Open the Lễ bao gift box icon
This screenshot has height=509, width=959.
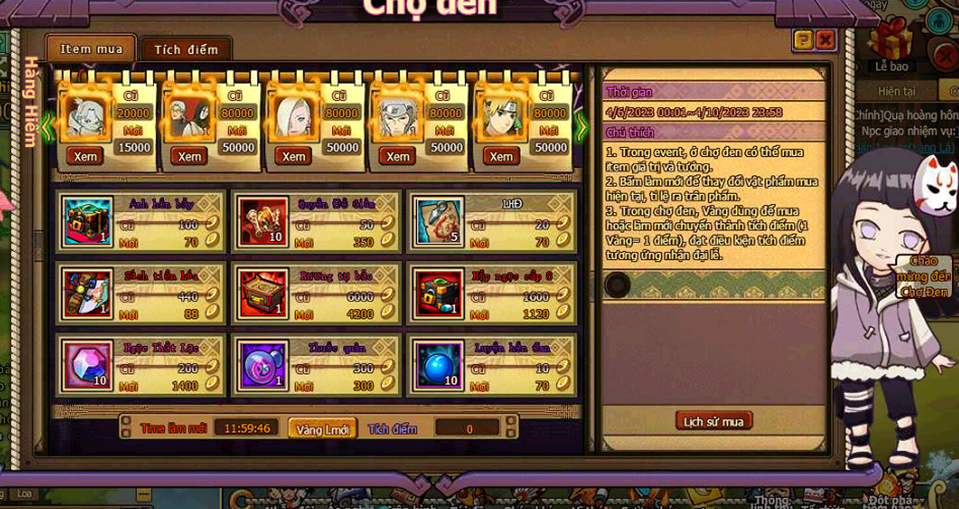click(x=889, y=46)
